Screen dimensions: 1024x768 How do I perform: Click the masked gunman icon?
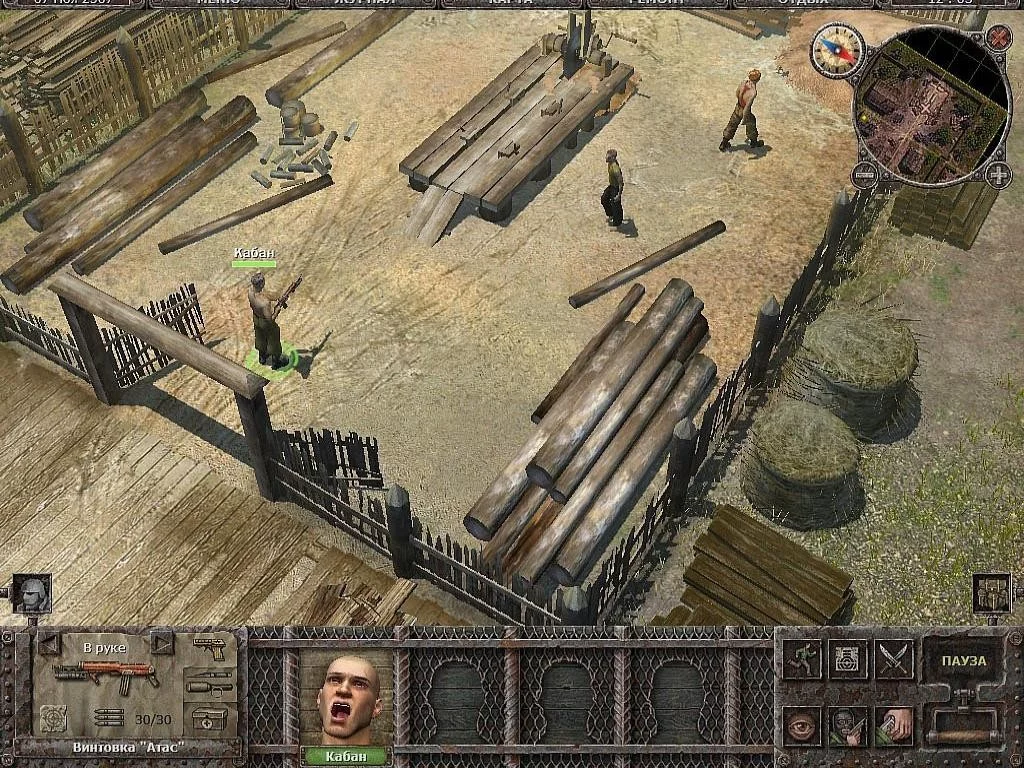coord(848,725)
